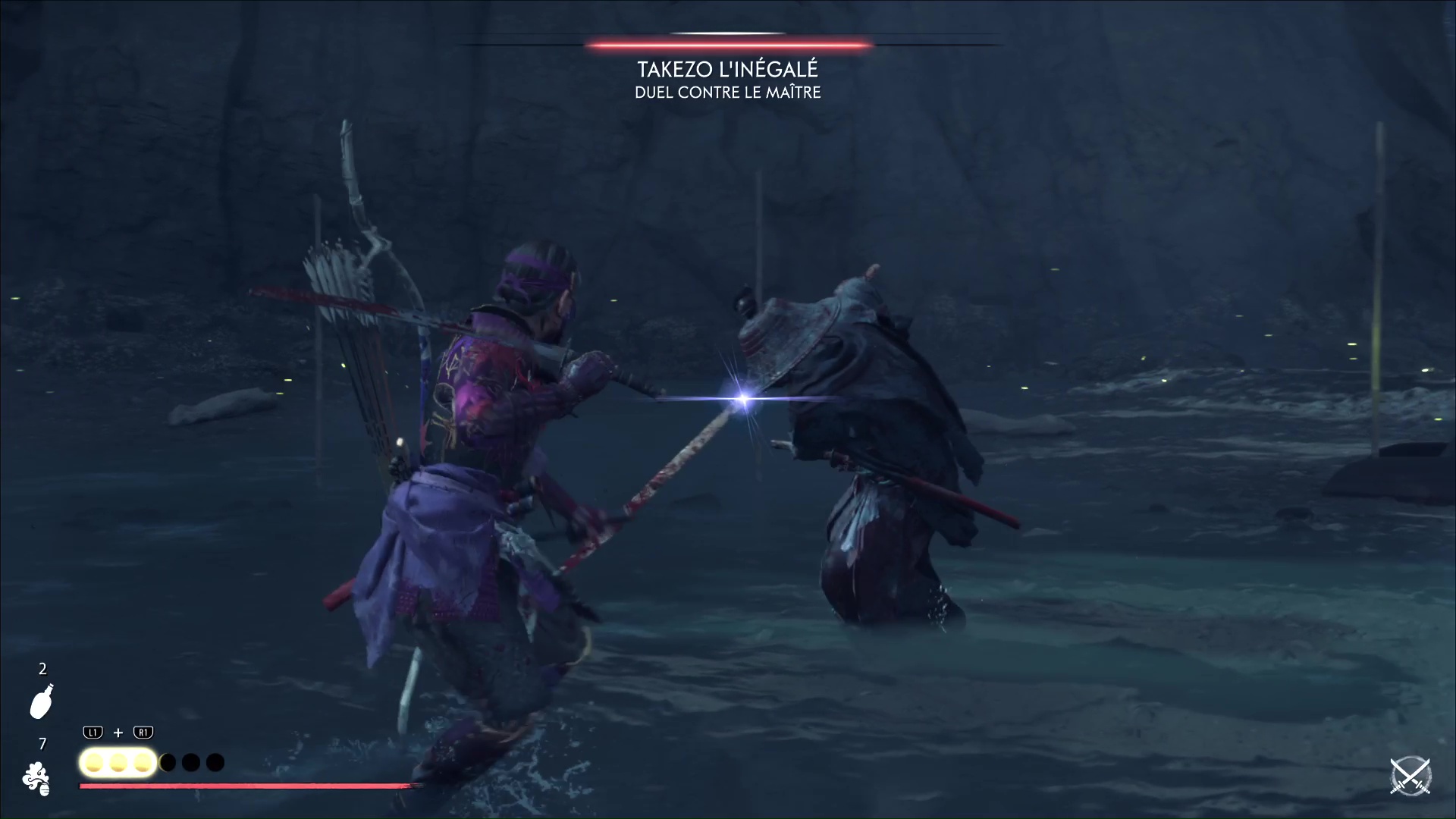
Task: Click the crossed katanas stance icon
Action: (1410, 777)
